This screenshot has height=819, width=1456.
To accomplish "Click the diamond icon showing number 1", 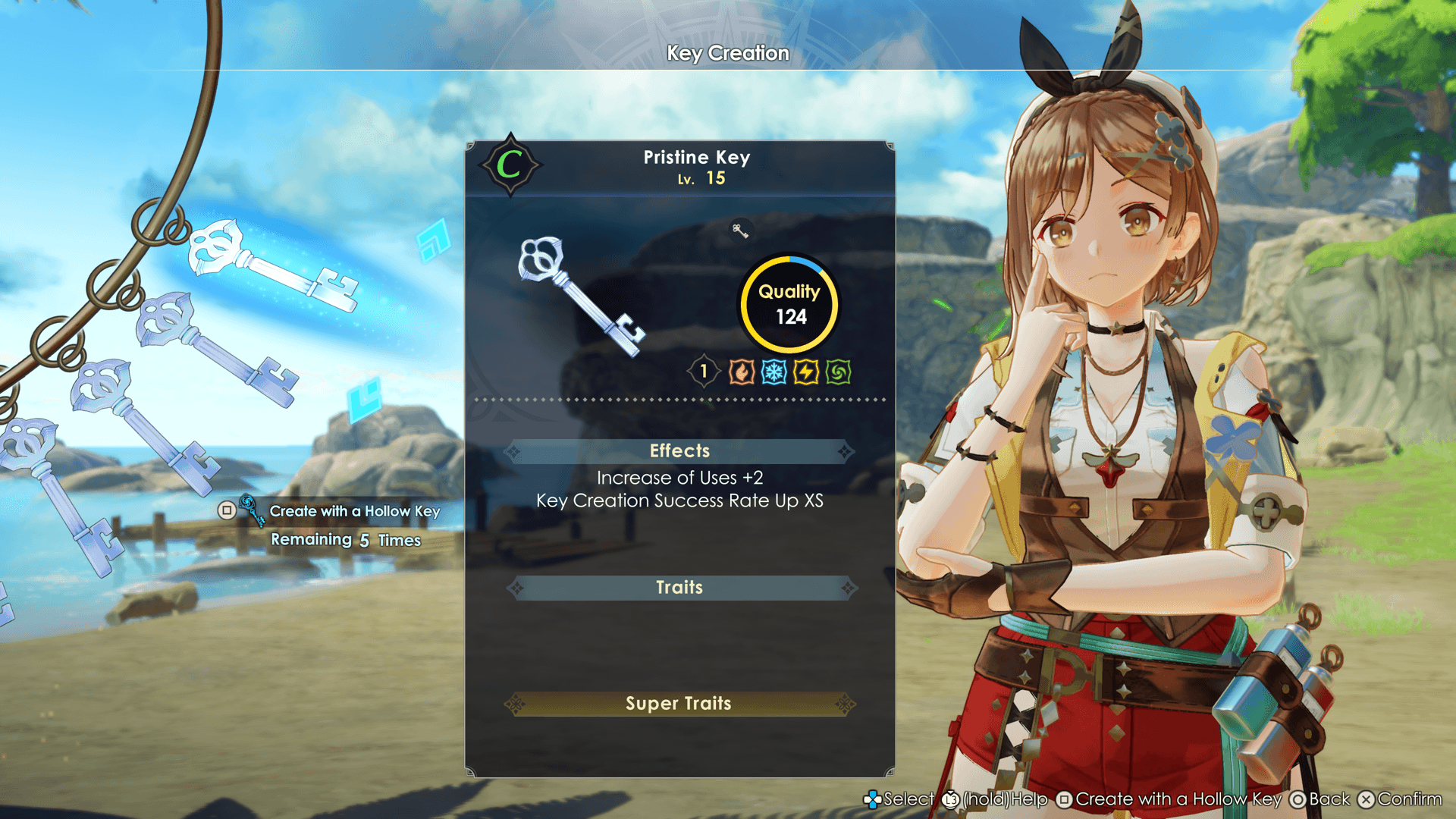I will click(704, 372).
